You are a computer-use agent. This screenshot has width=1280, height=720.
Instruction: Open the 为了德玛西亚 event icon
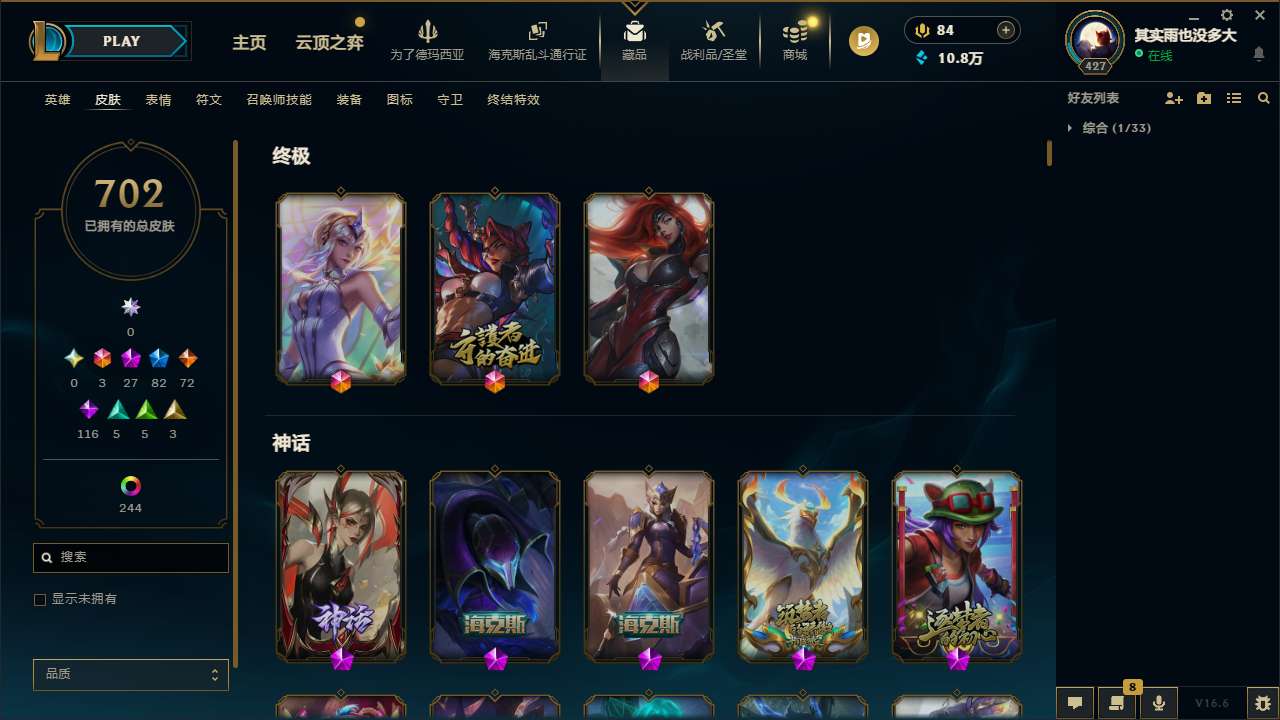(x=428, y=38)
